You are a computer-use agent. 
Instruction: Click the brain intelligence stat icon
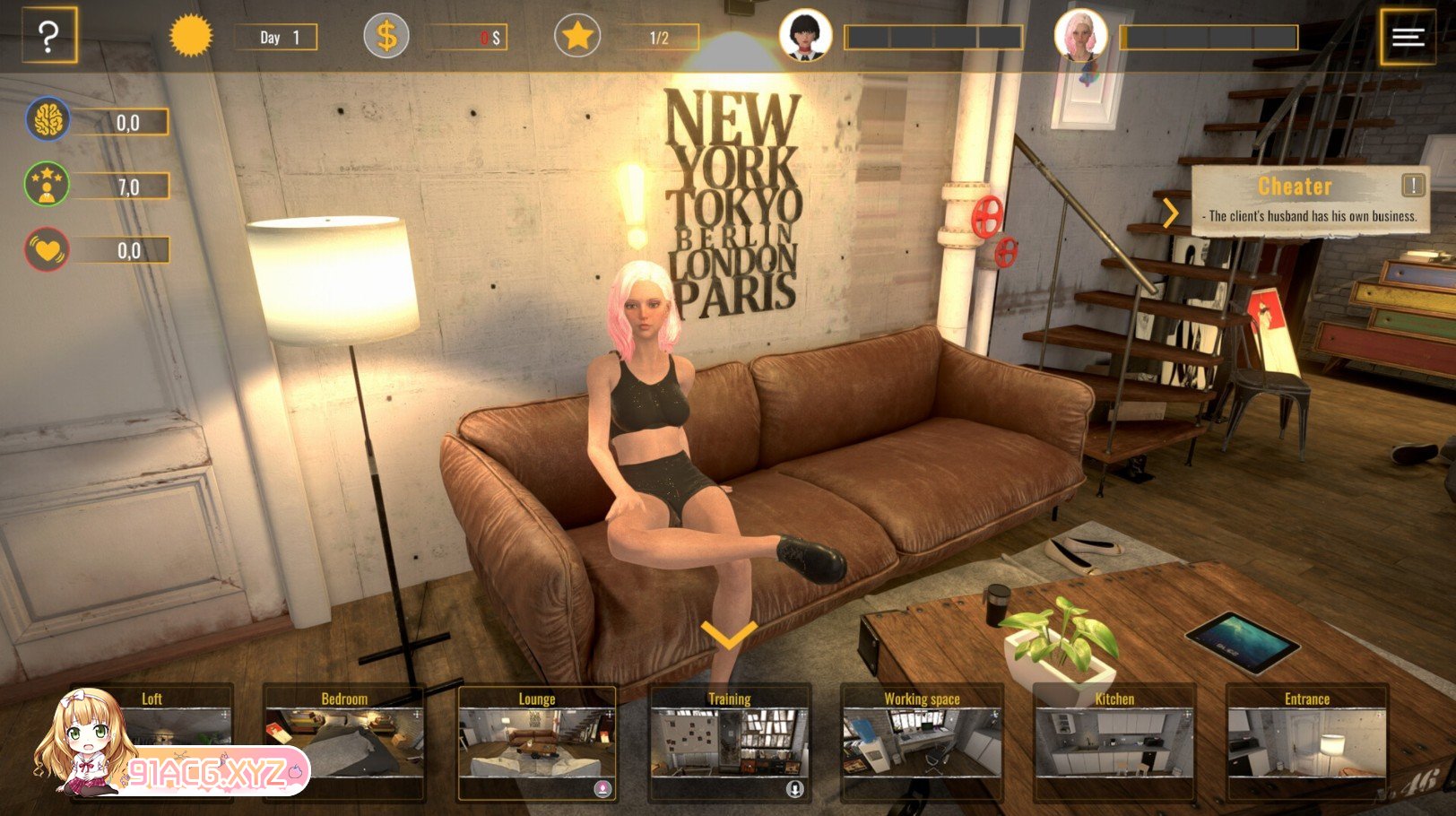(48, 120)
